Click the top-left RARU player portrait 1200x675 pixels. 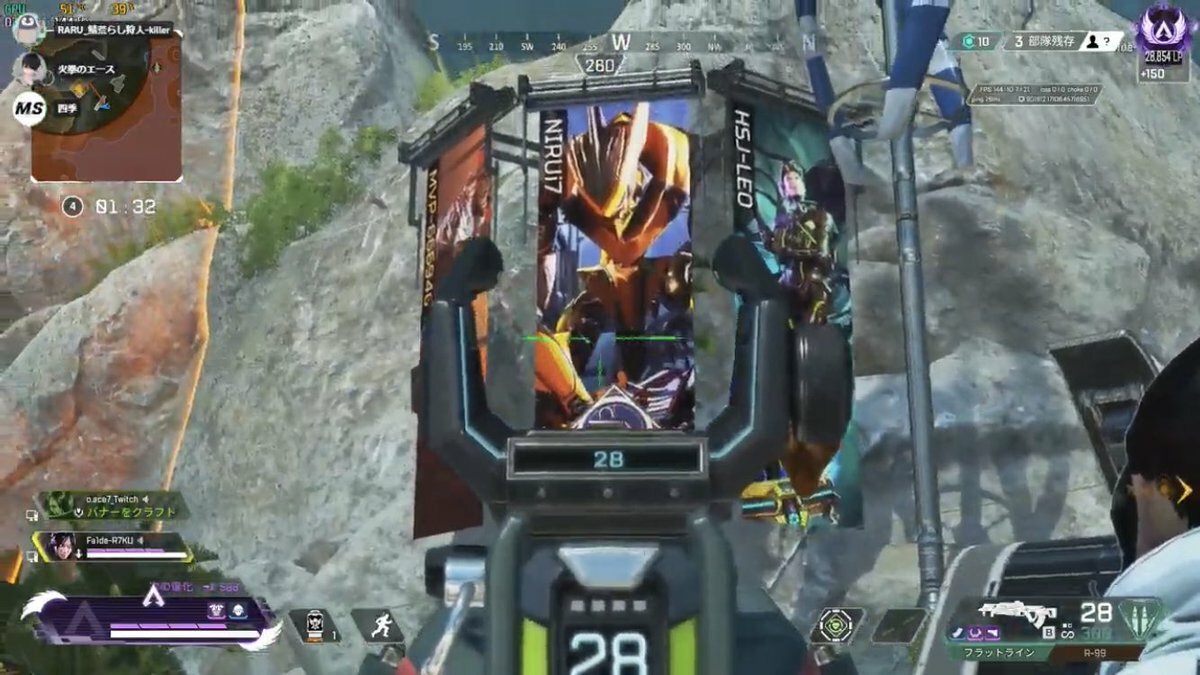[x=27, y=30]
